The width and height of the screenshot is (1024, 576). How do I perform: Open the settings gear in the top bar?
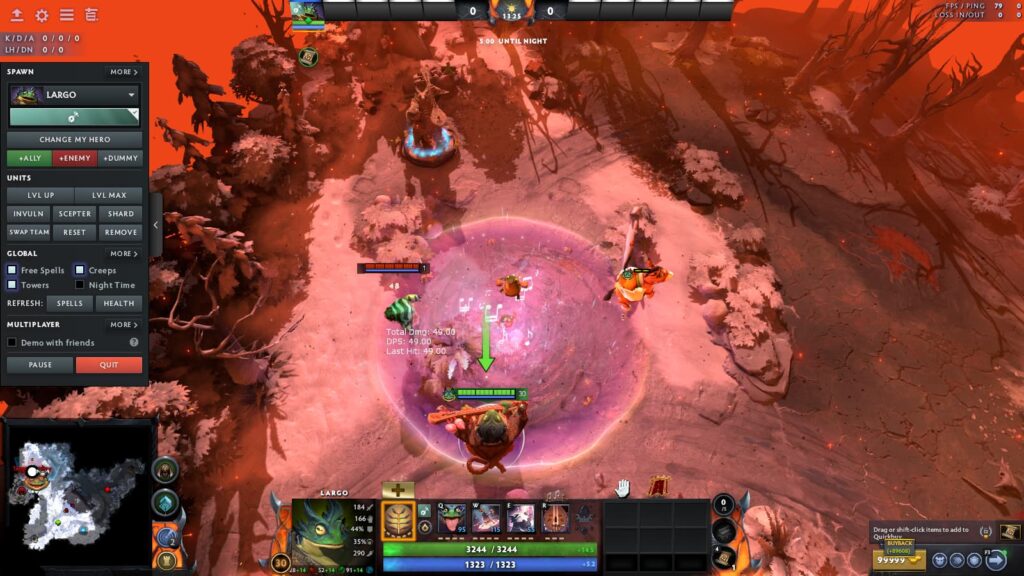(42, 15)
